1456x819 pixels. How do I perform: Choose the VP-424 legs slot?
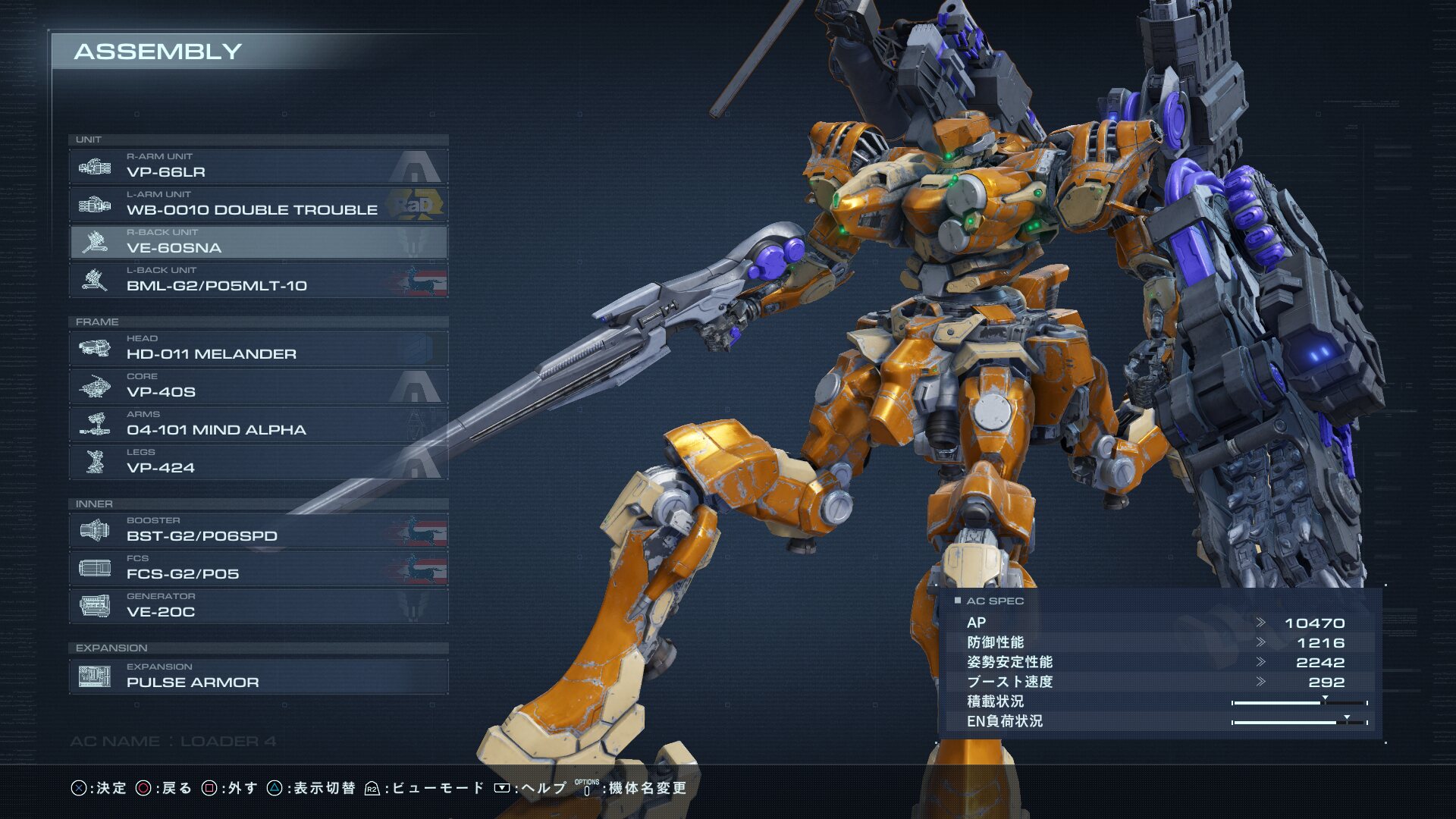pos(258,462)
